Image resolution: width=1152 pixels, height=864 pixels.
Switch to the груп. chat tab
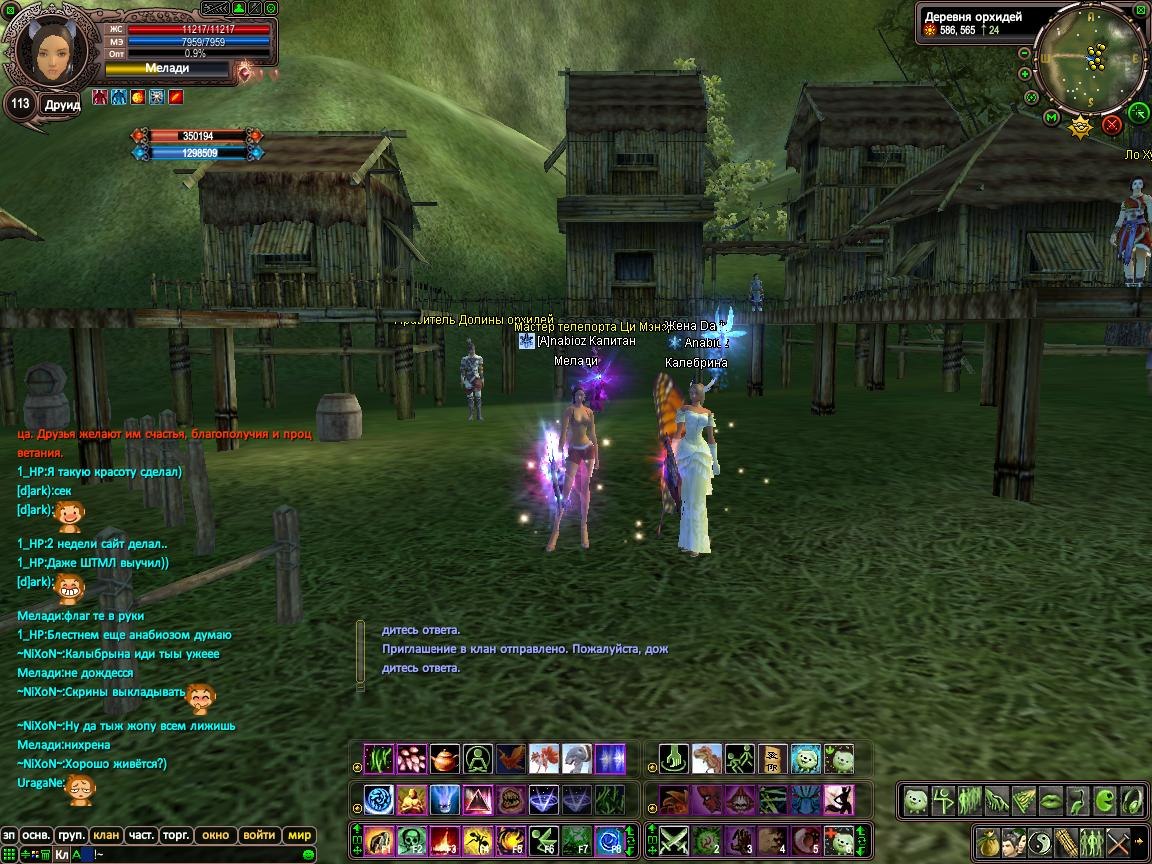click(71, 835)
